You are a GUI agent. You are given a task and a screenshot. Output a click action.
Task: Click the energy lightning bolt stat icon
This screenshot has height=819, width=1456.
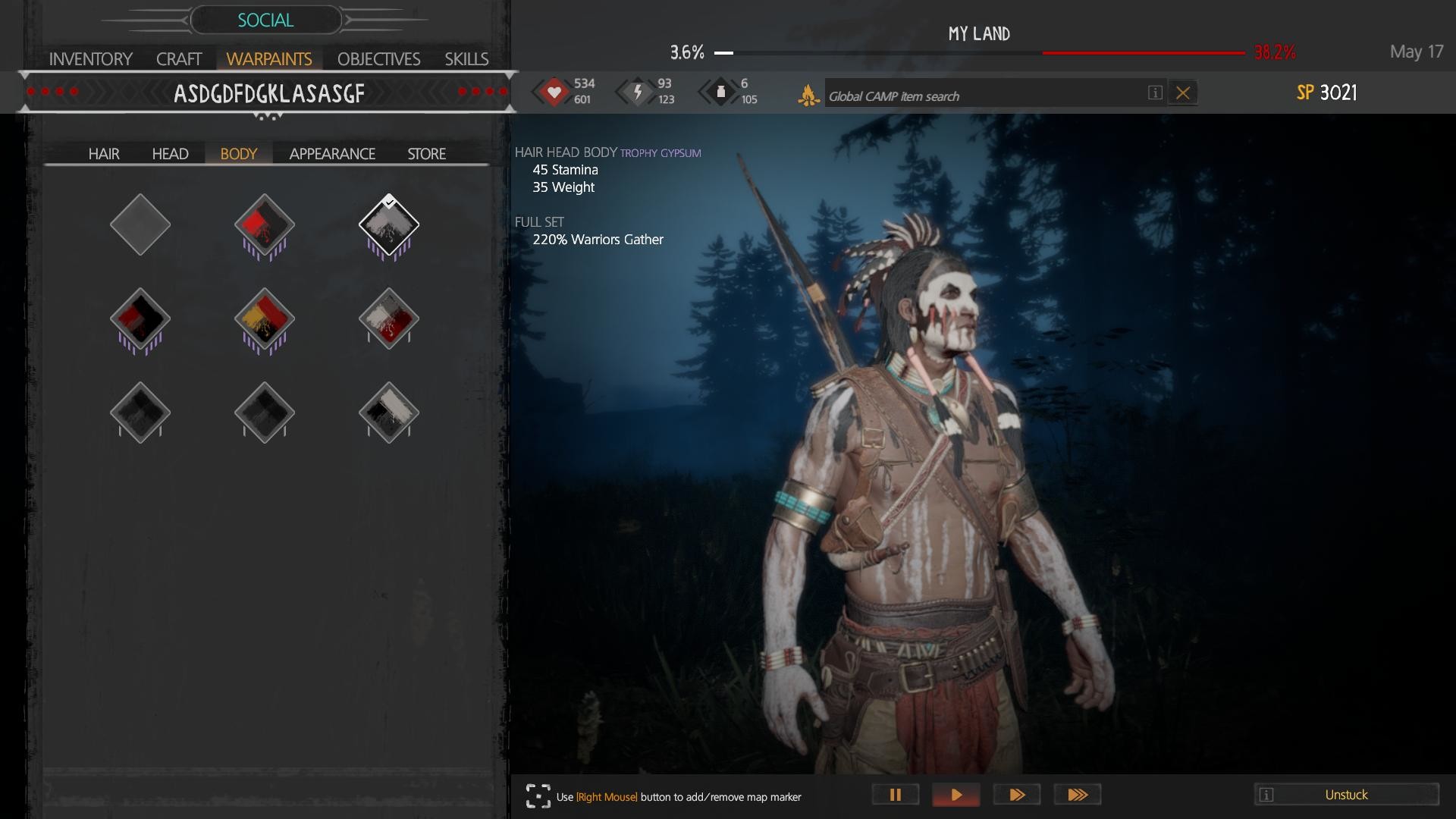pos(638,91)
